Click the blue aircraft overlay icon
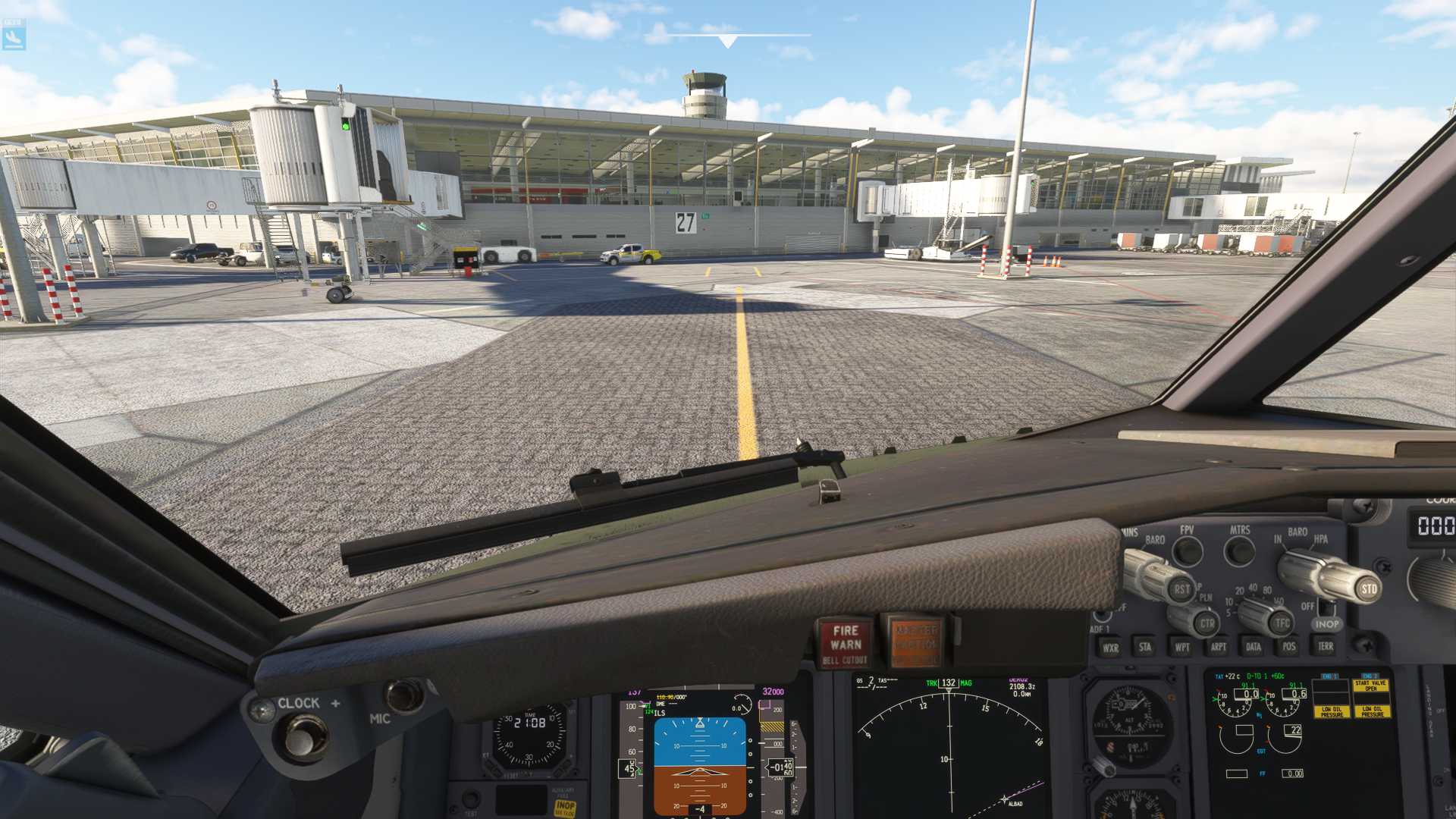1456x819 pixels. (x=14, y=35)
